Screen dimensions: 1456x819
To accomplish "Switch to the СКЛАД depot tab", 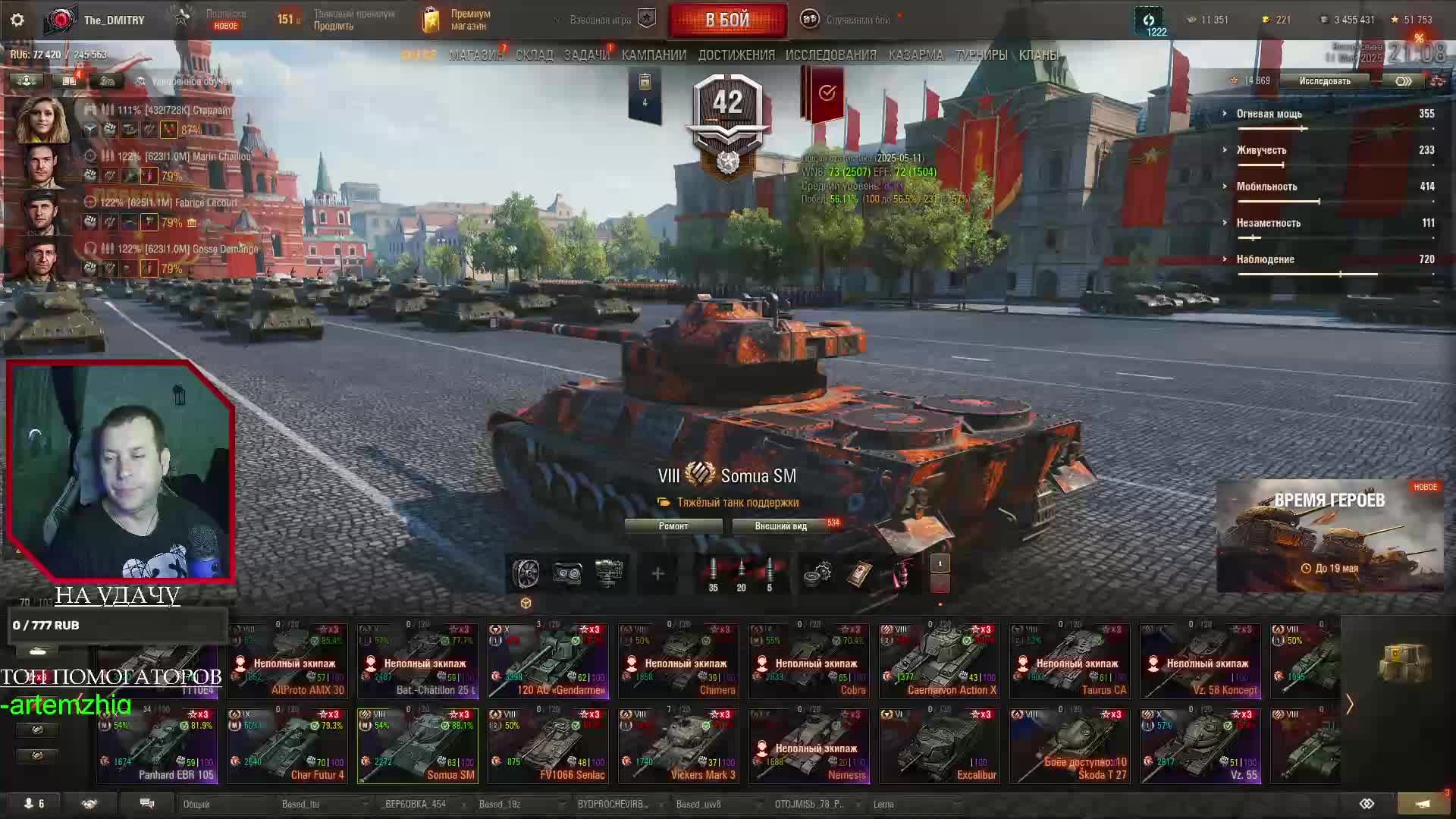I will coord(535,55).
